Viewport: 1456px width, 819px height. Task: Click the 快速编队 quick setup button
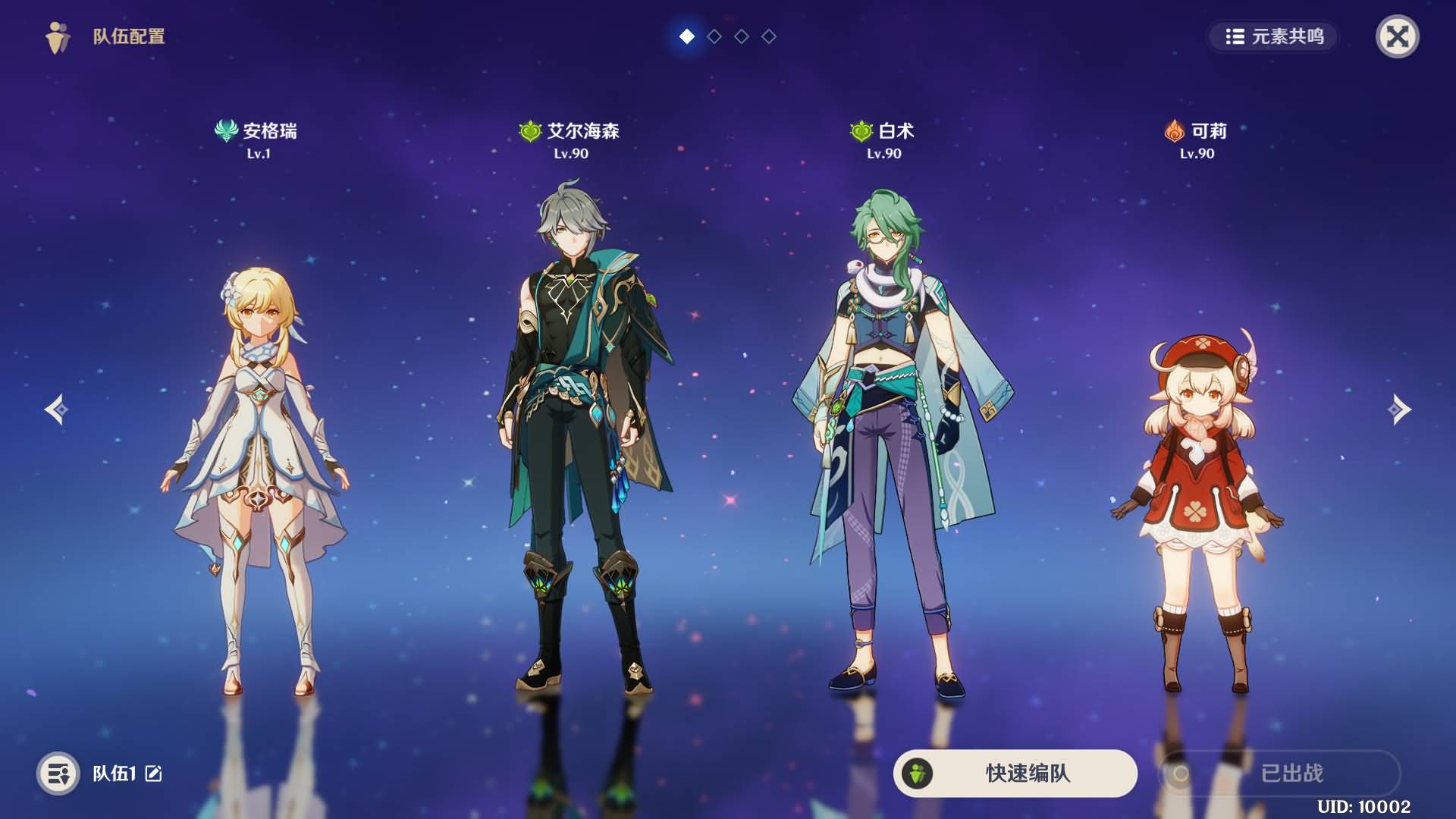tap(1015, 773)
